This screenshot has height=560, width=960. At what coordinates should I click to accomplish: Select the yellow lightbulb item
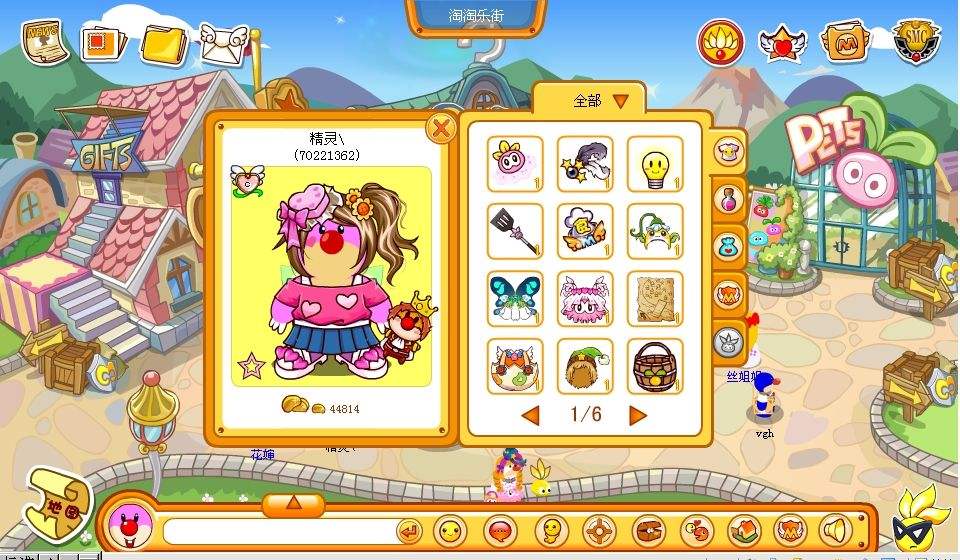[x=655, y=163]
